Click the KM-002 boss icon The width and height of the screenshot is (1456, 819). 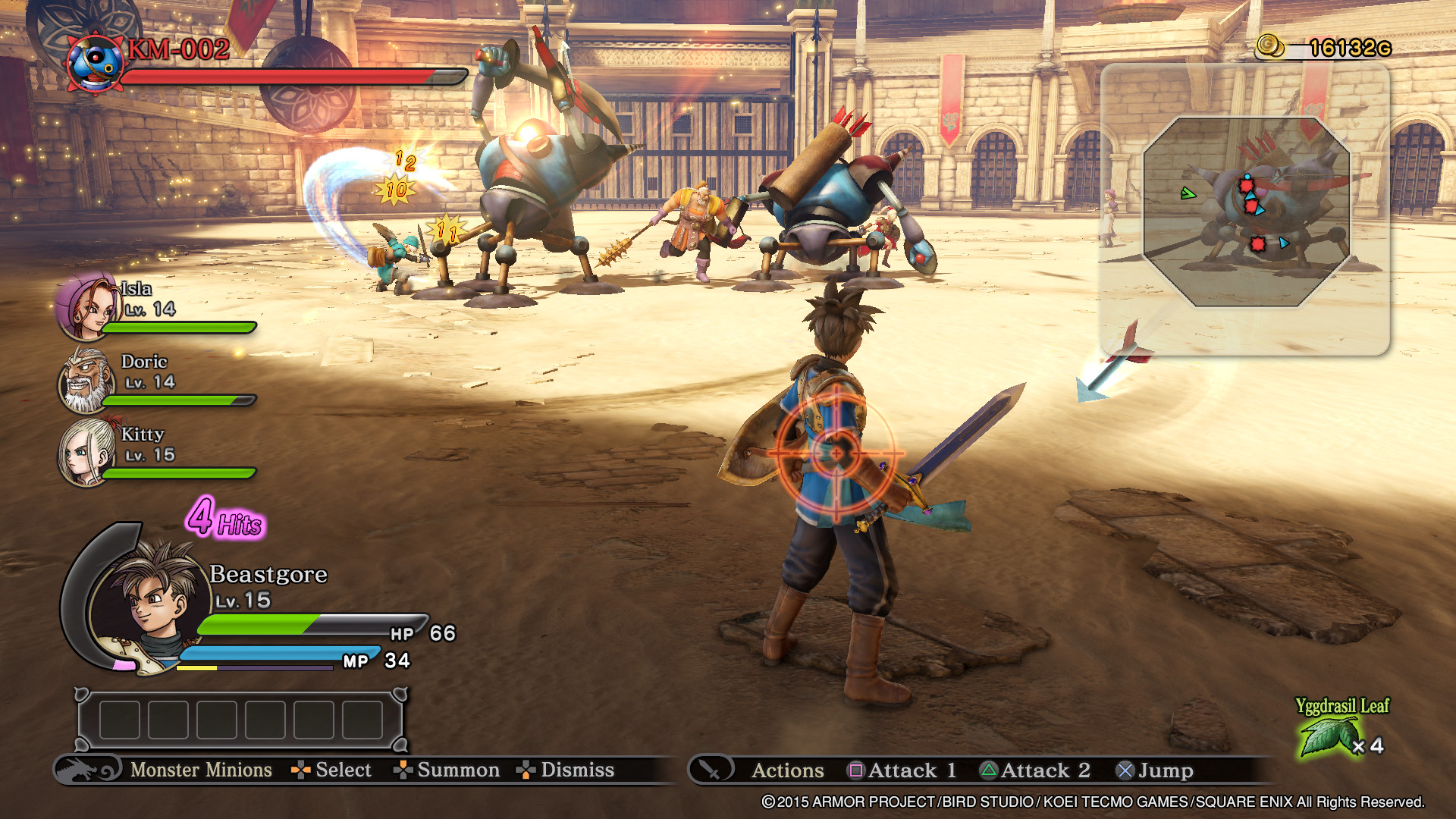[x=96, y=64]
